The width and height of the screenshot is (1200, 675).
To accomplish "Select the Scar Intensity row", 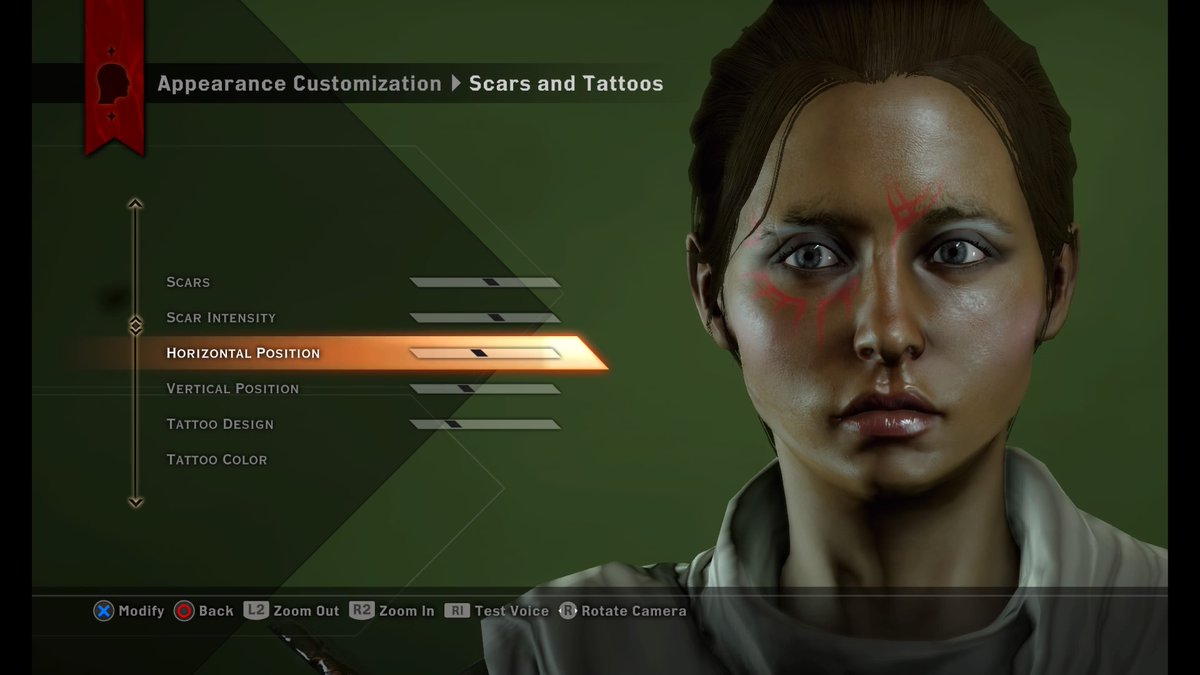I will pos(221,318).
